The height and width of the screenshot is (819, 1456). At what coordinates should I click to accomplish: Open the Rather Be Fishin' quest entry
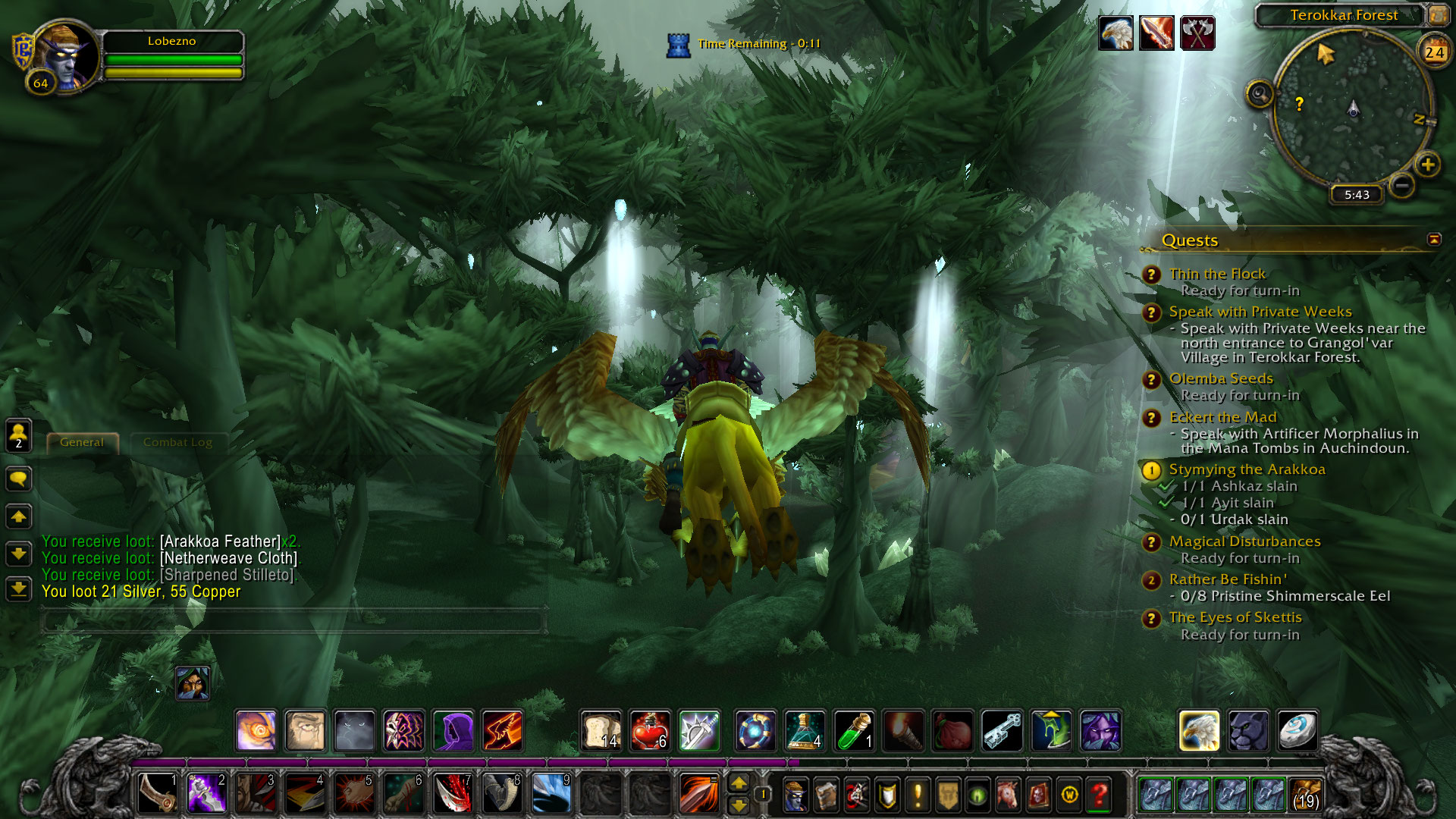click(x=1227, y=579)
